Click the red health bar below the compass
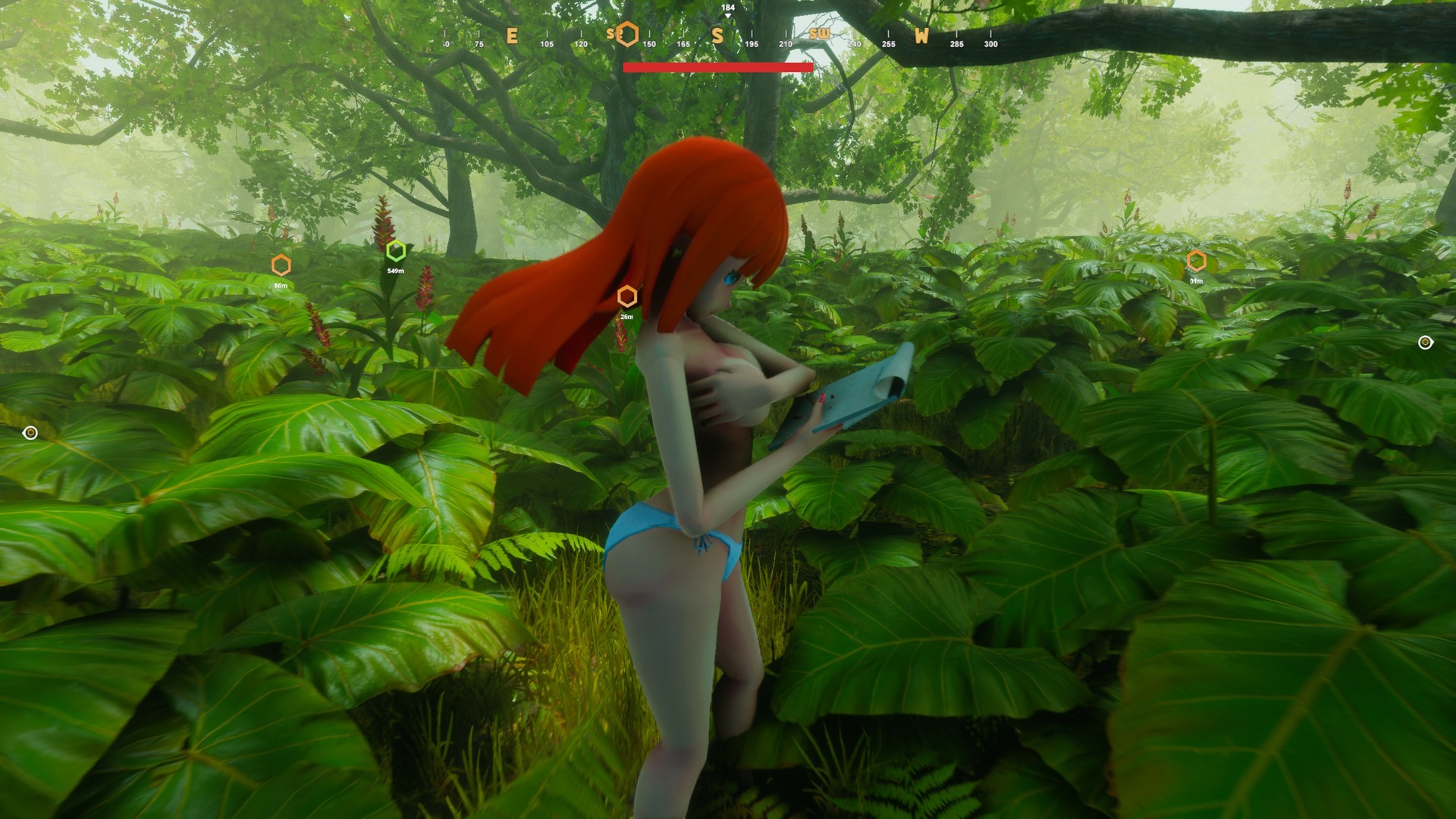The height and width of the screenshot is (819, 1456). (717, 67)
